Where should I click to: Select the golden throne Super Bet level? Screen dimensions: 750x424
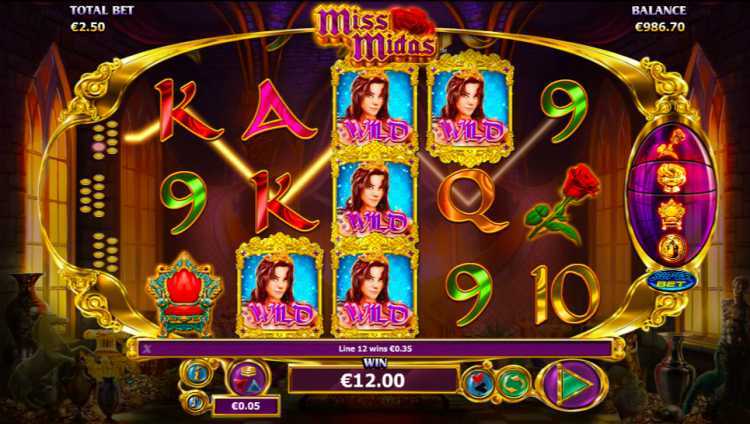click(x=669, y=213)
